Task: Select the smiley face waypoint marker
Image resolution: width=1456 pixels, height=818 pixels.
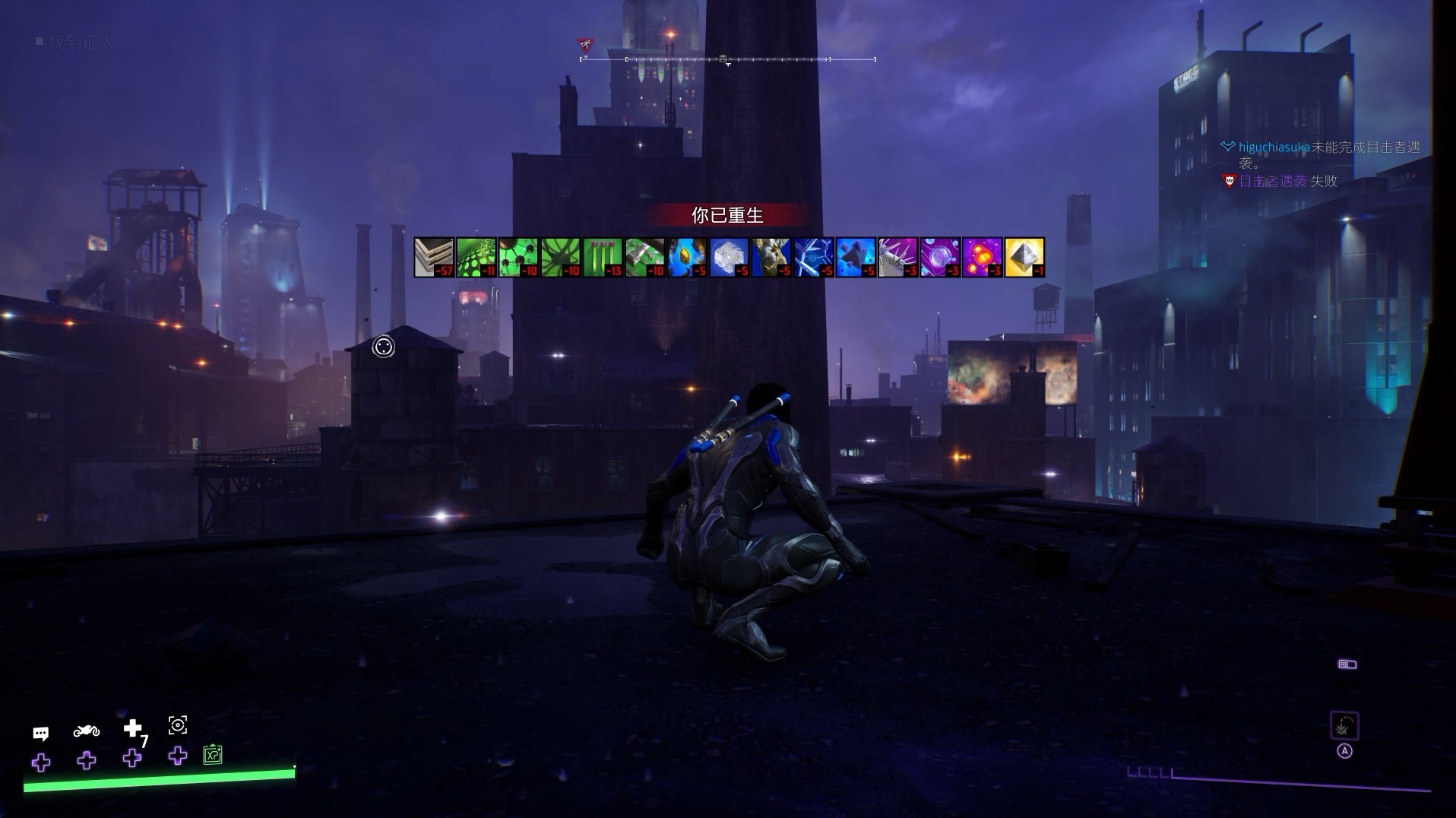Action: click(x=384, y=347)
